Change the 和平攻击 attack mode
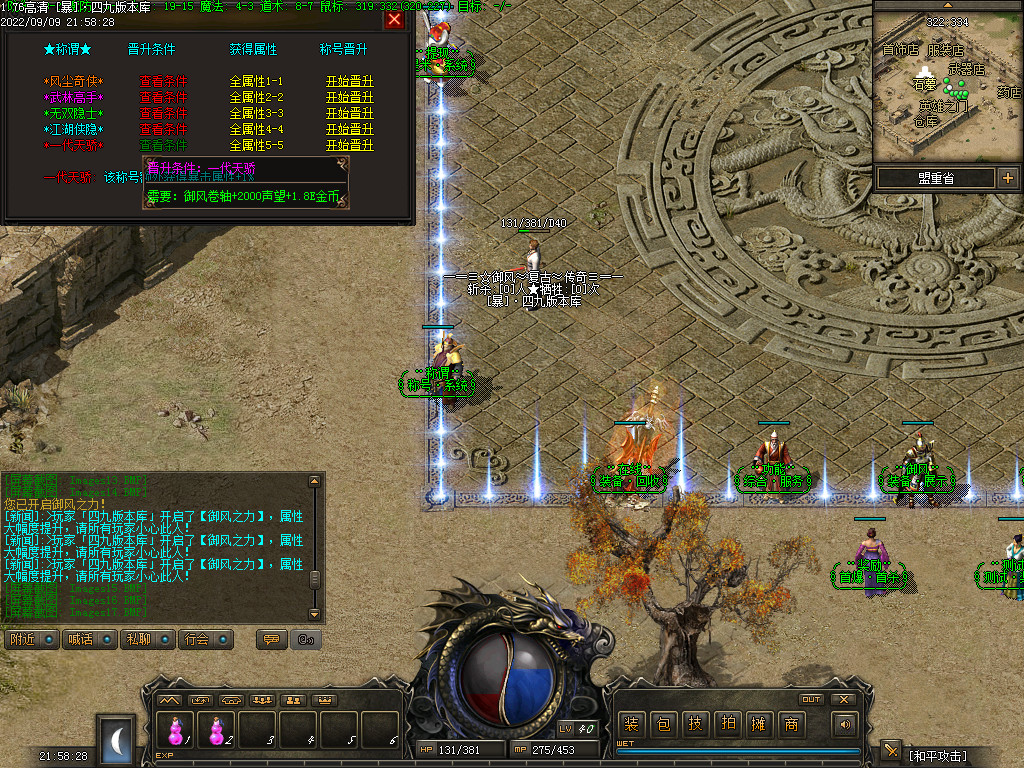This screenshot has height=768, width=1024. coord(937,755)
